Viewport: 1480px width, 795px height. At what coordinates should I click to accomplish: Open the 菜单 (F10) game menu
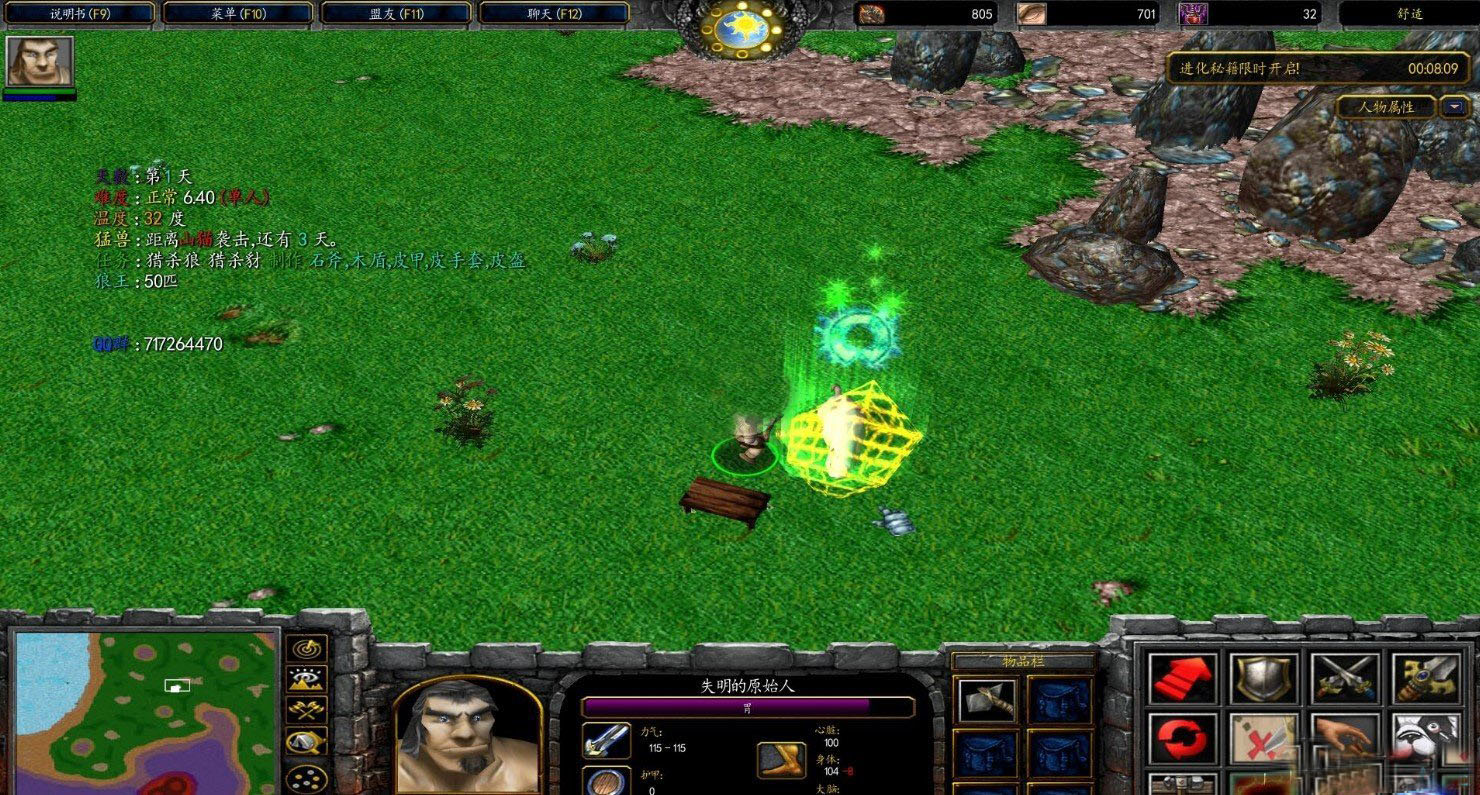[x=238, y=13]
